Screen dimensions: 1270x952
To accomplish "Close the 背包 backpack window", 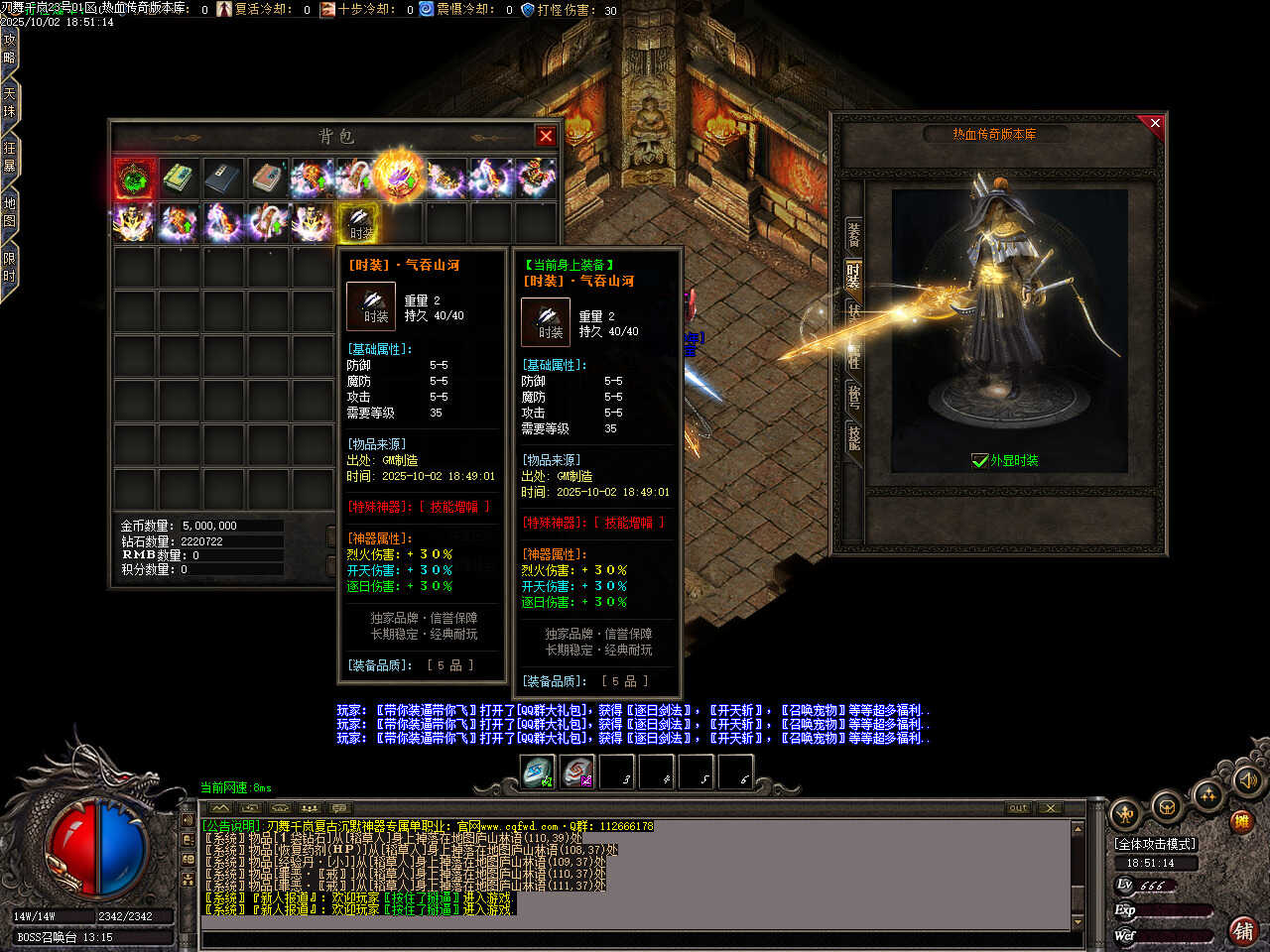I will point(546,136).
